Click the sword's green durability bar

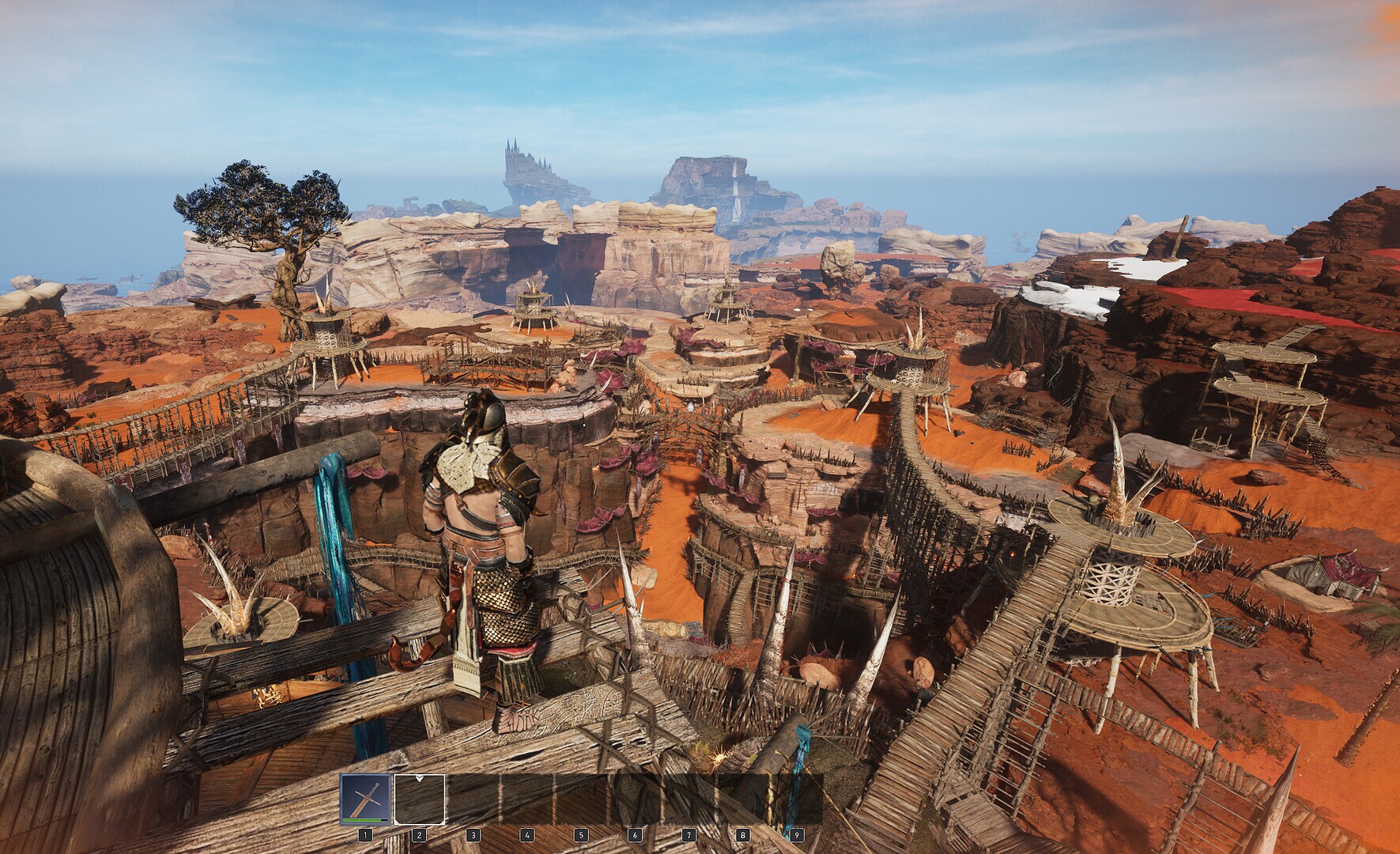point(362,820)
